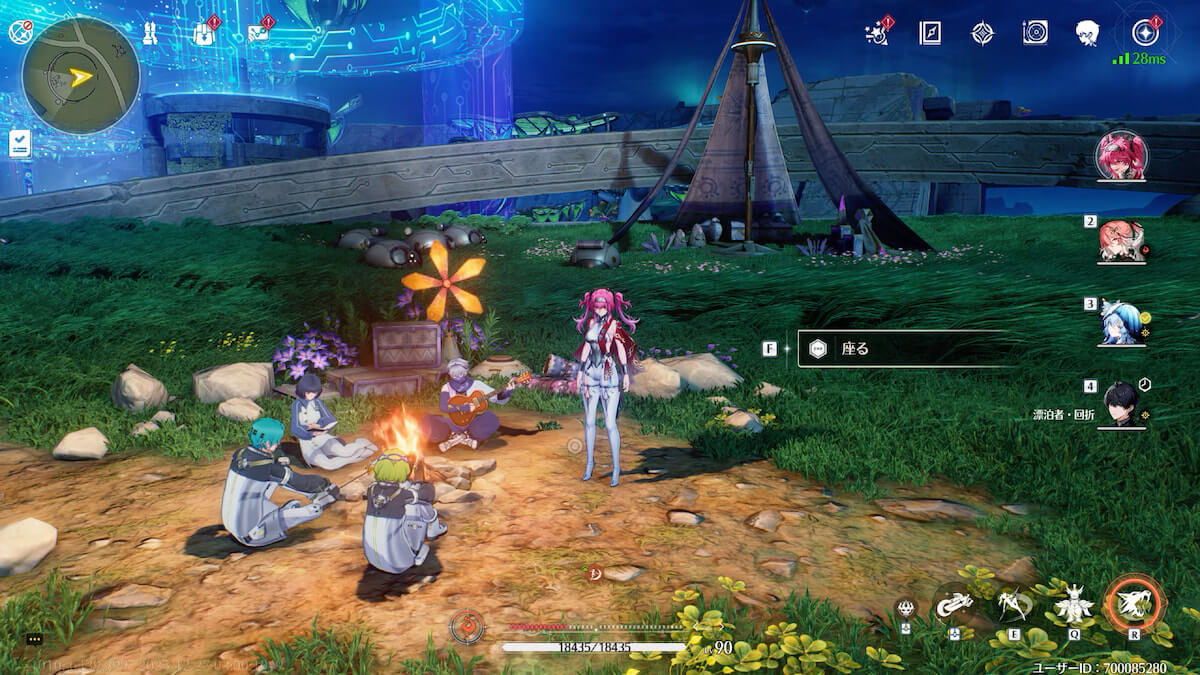
Task: Select the pink twin-tail active character portrait
Action: click(x=1121, y=155)
